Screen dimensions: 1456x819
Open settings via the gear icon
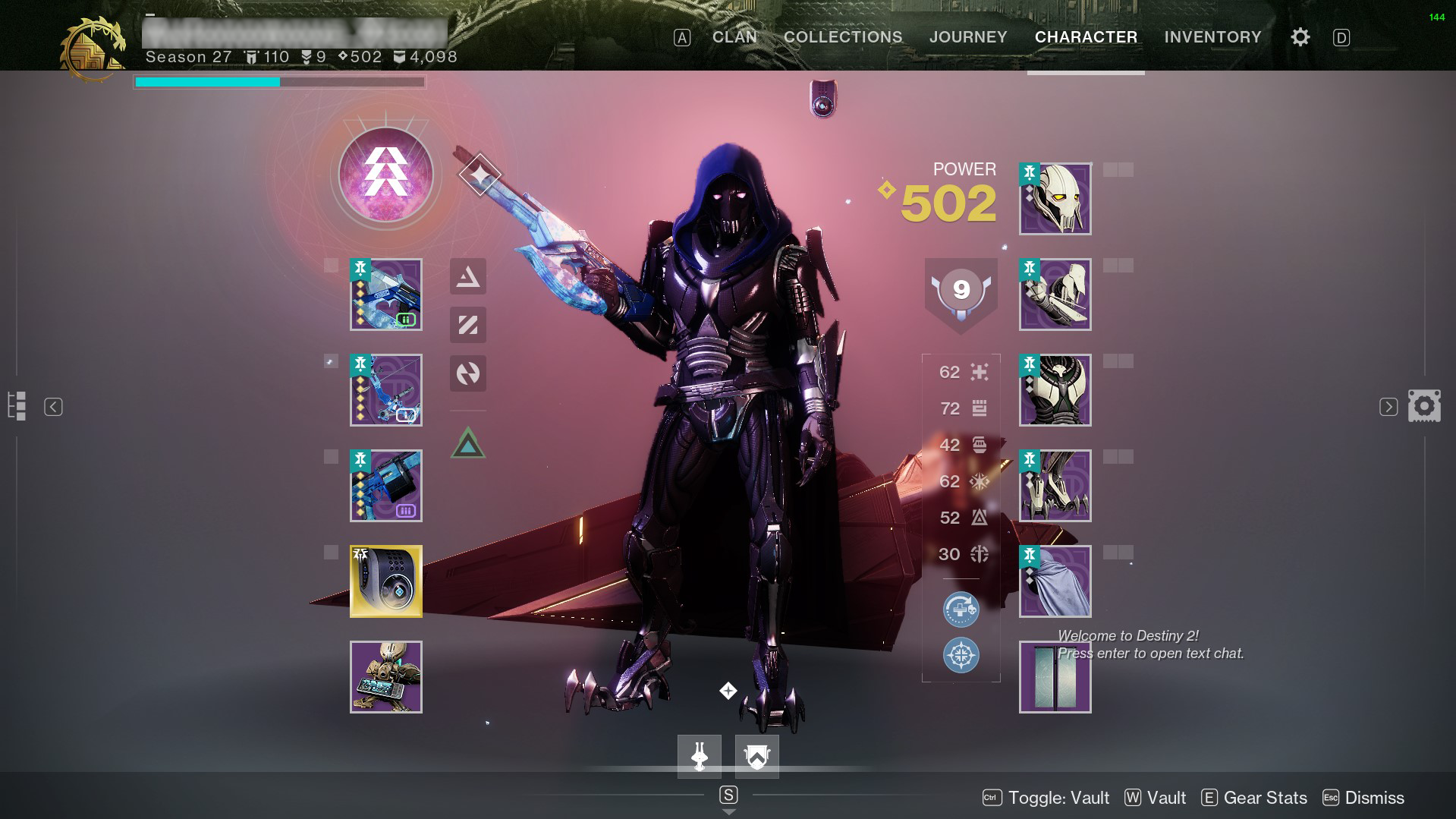pos(1300,37)
